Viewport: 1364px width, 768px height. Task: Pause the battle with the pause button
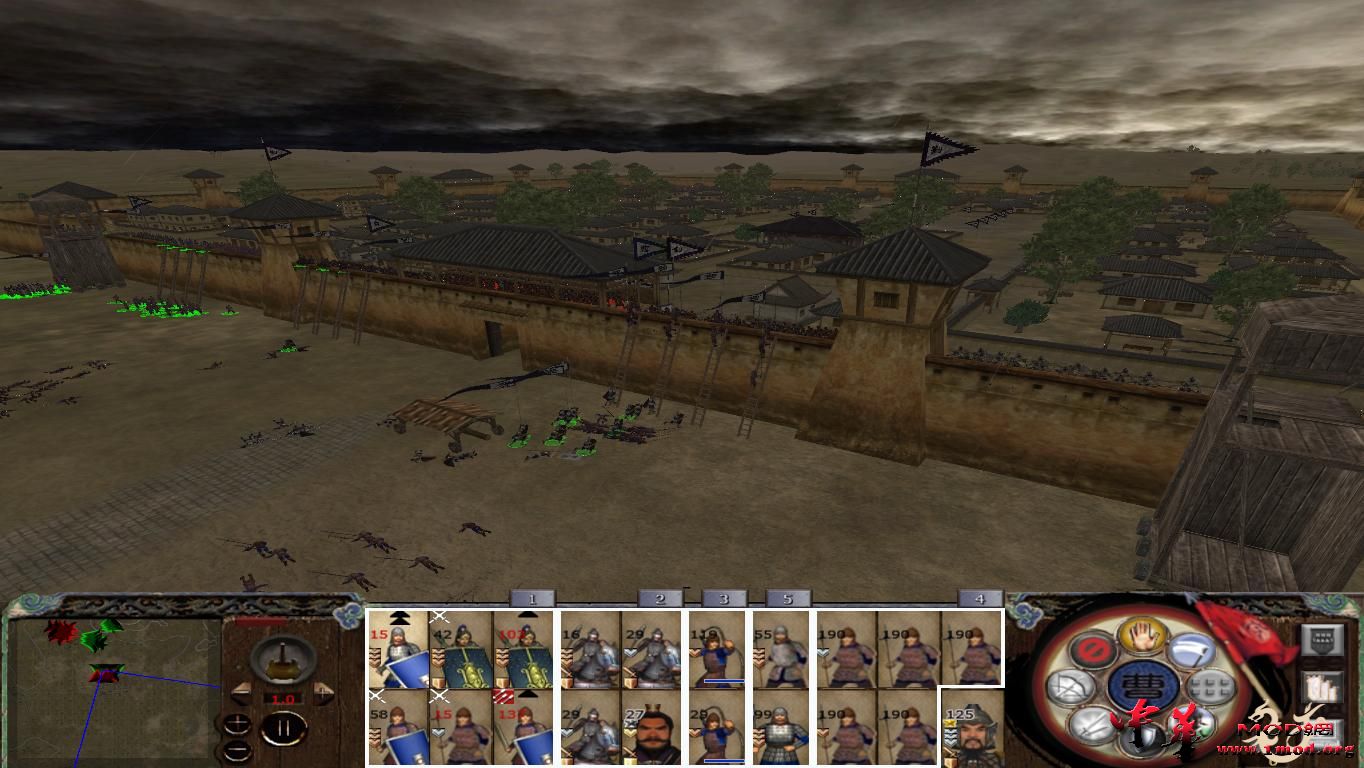284,728
